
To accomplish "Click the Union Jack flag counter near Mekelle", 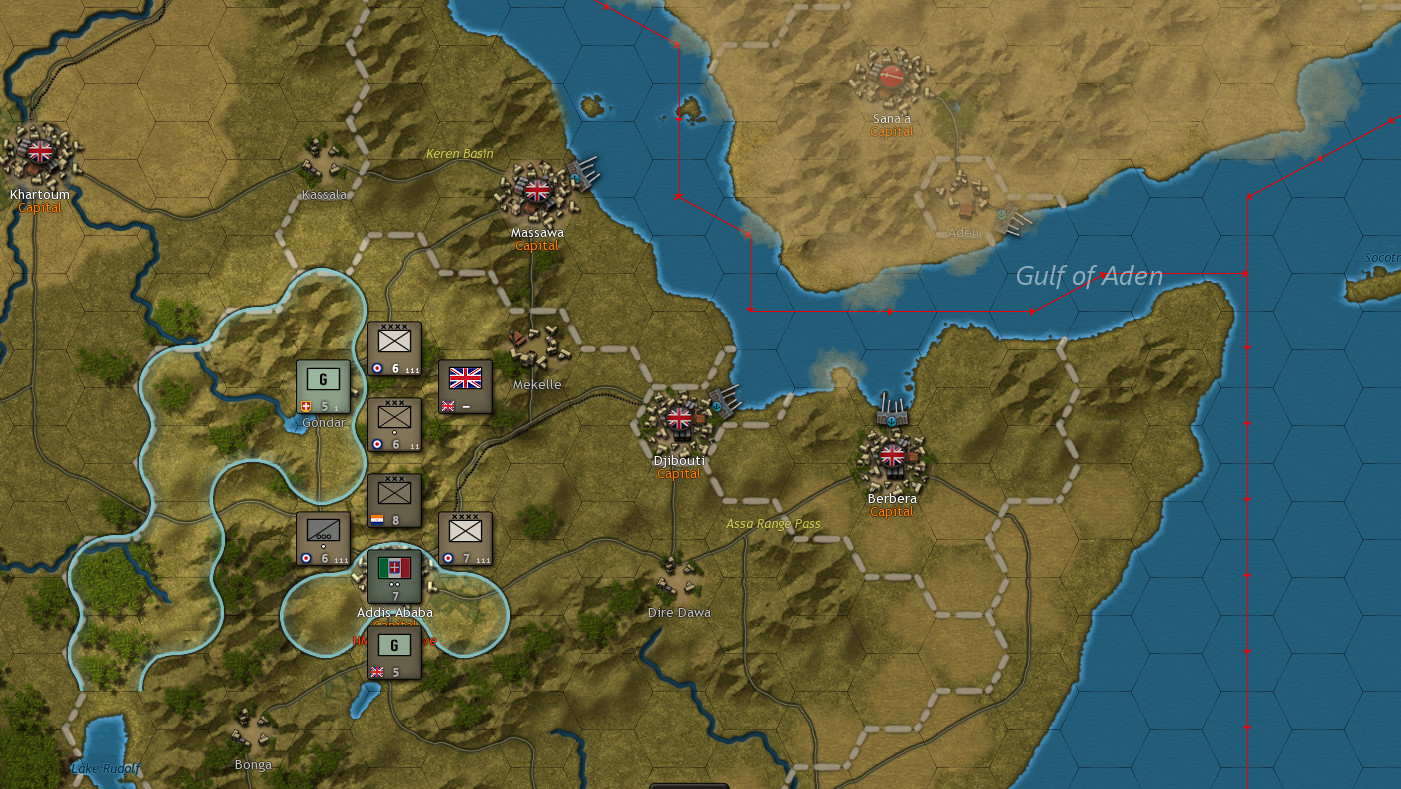I will [x=465, y=388].
